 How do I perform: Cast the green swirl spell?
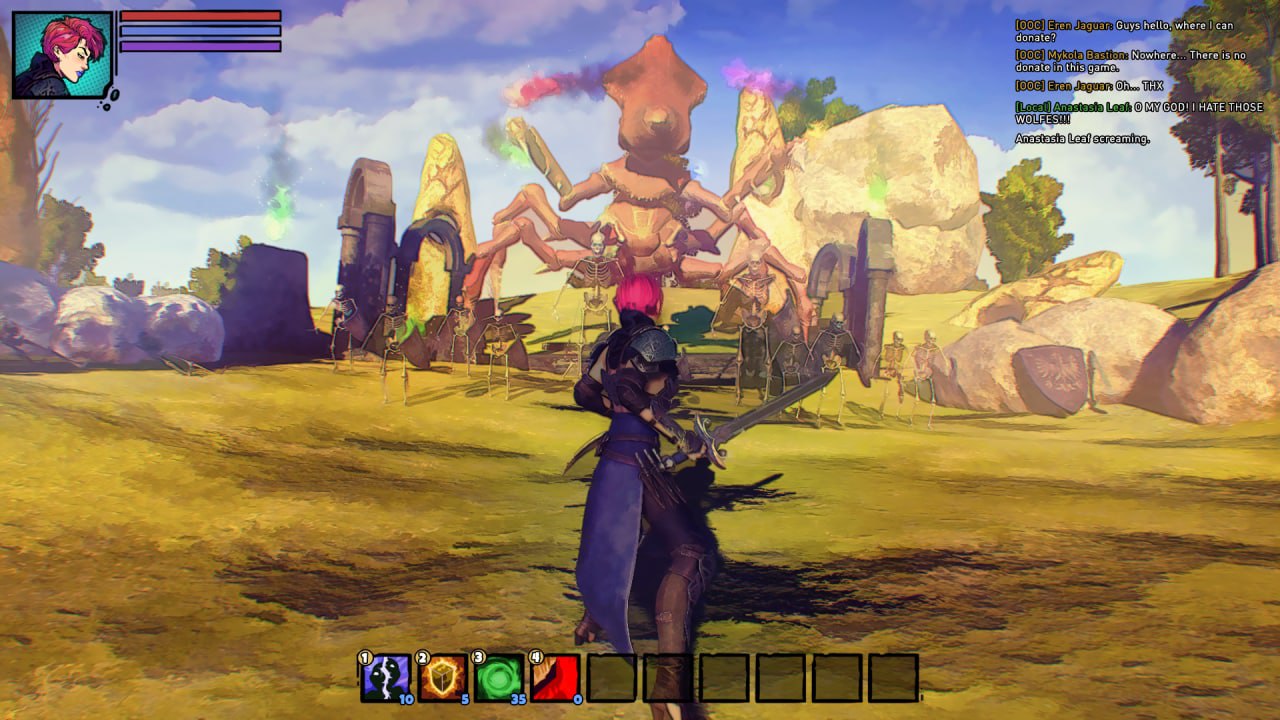[498, 678]
